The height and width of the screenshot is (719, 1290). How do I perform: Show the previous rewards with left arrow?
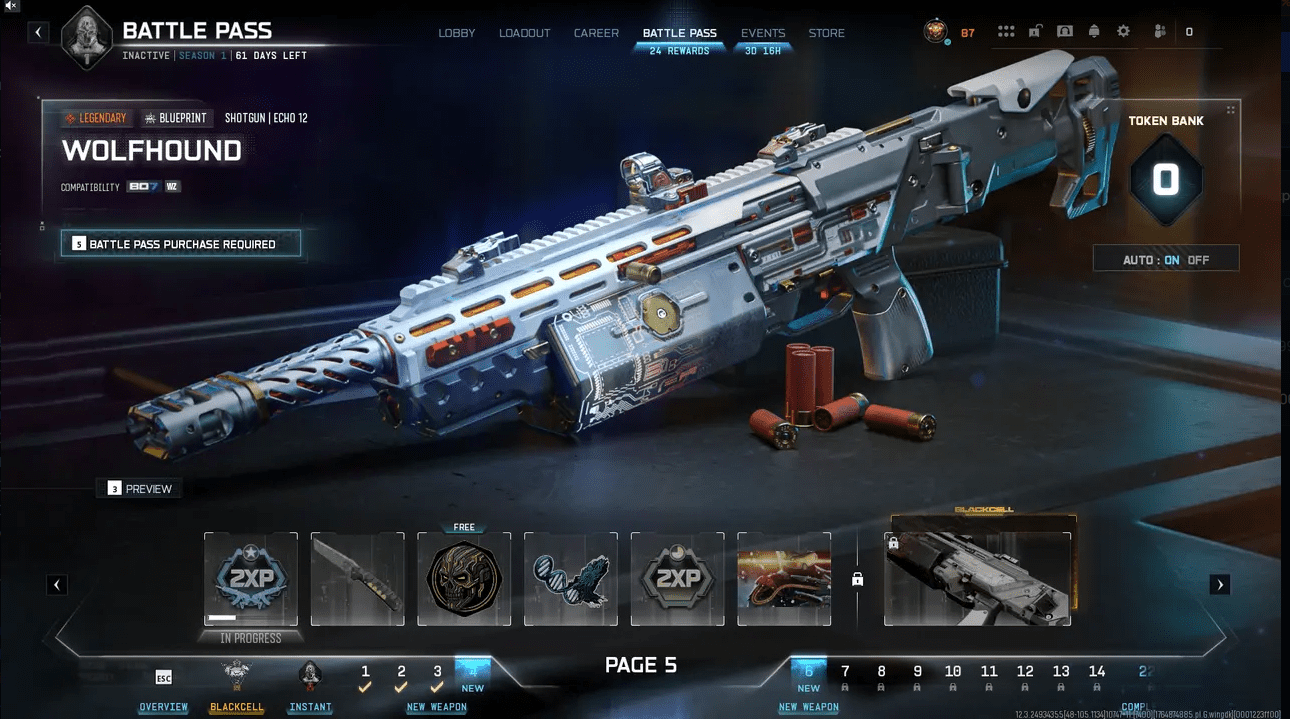pos(57,585)
